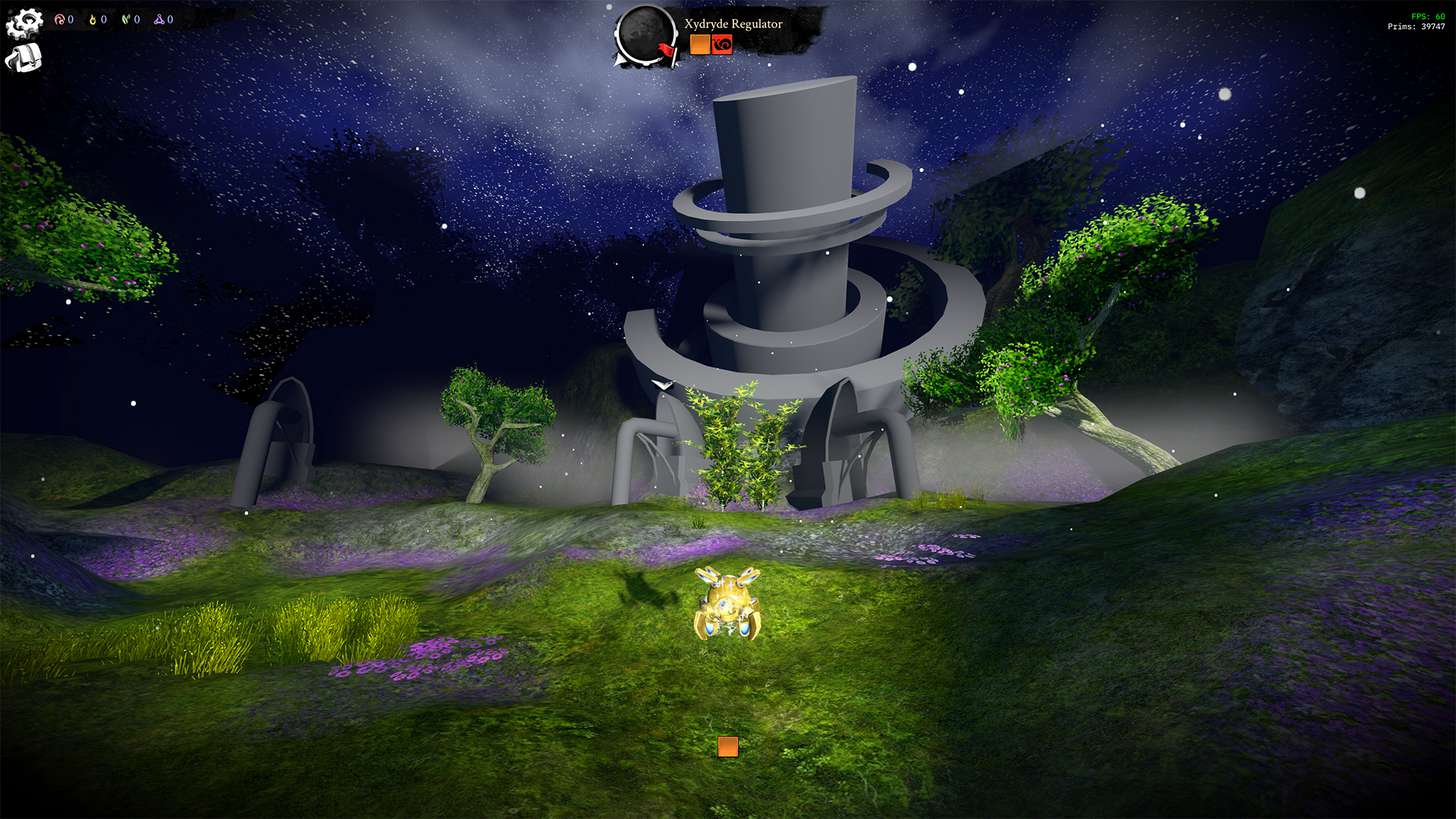The image size is (1456, 819).
Task: Click the leaf resource icon
Action: pos(126,20)
